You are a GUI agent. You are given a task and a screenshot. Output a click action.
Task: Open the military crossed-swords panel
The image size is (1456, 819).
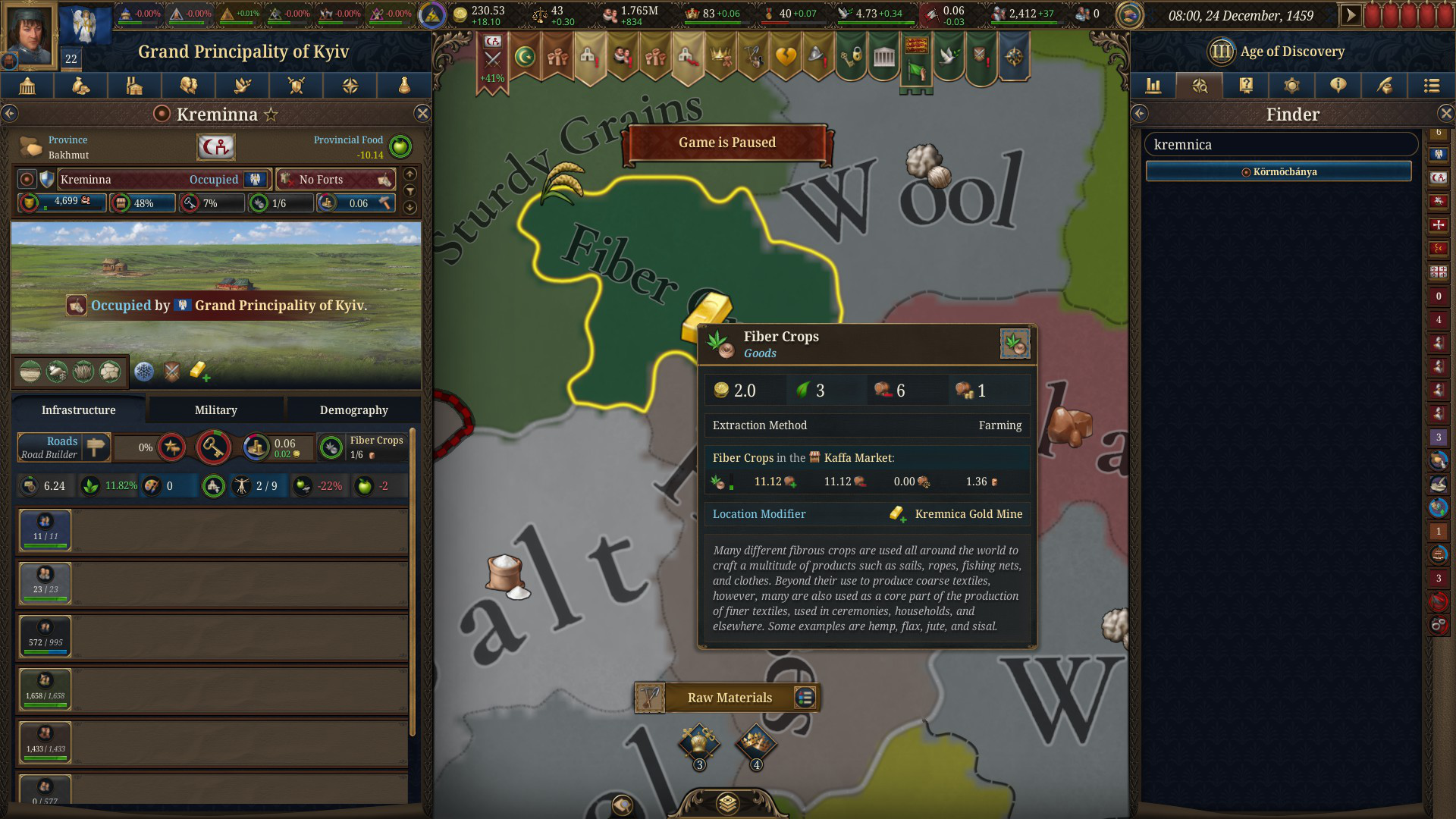pos(296,86)
